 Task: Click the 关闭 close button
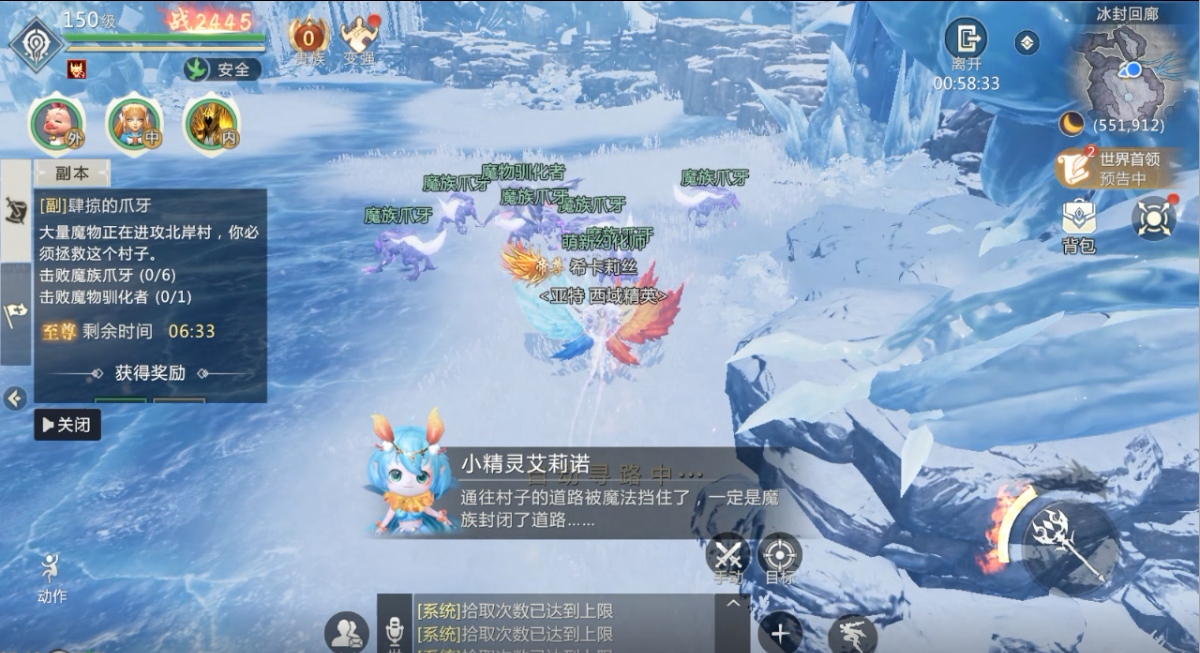68,425
